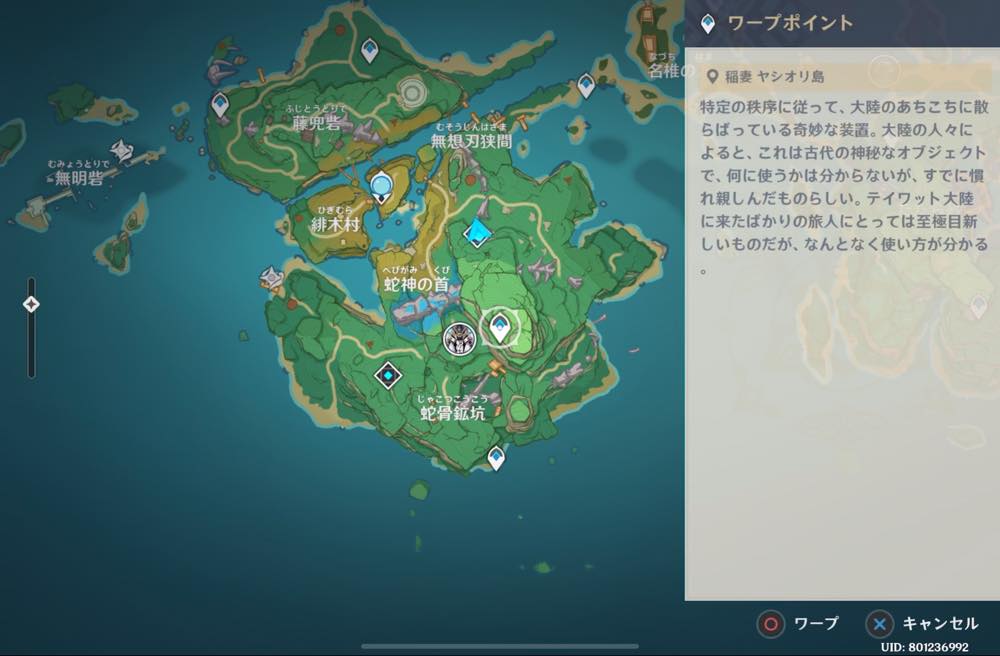Click the map zoom slider handle
Image resolution: width=1000 pixels, height=656 pixels.
pyautogui.click(x=31, y=304)
